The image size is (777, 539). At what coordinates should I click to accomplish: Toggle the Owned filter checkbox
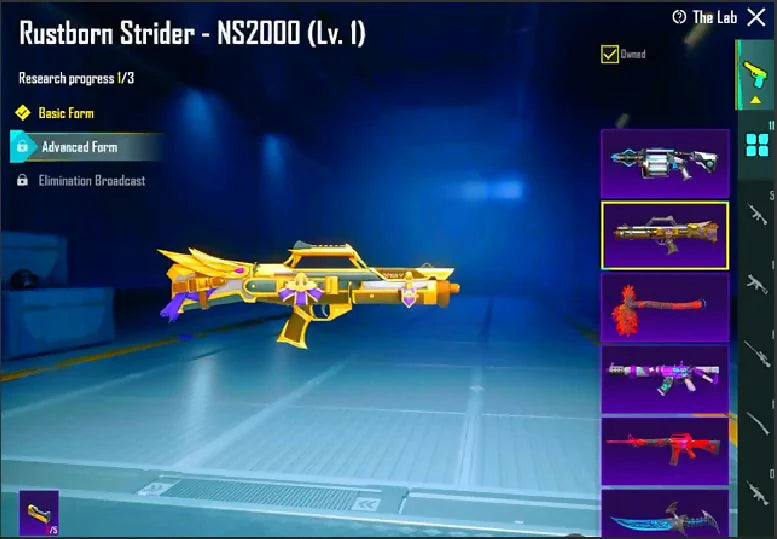[x=609, y=54]
